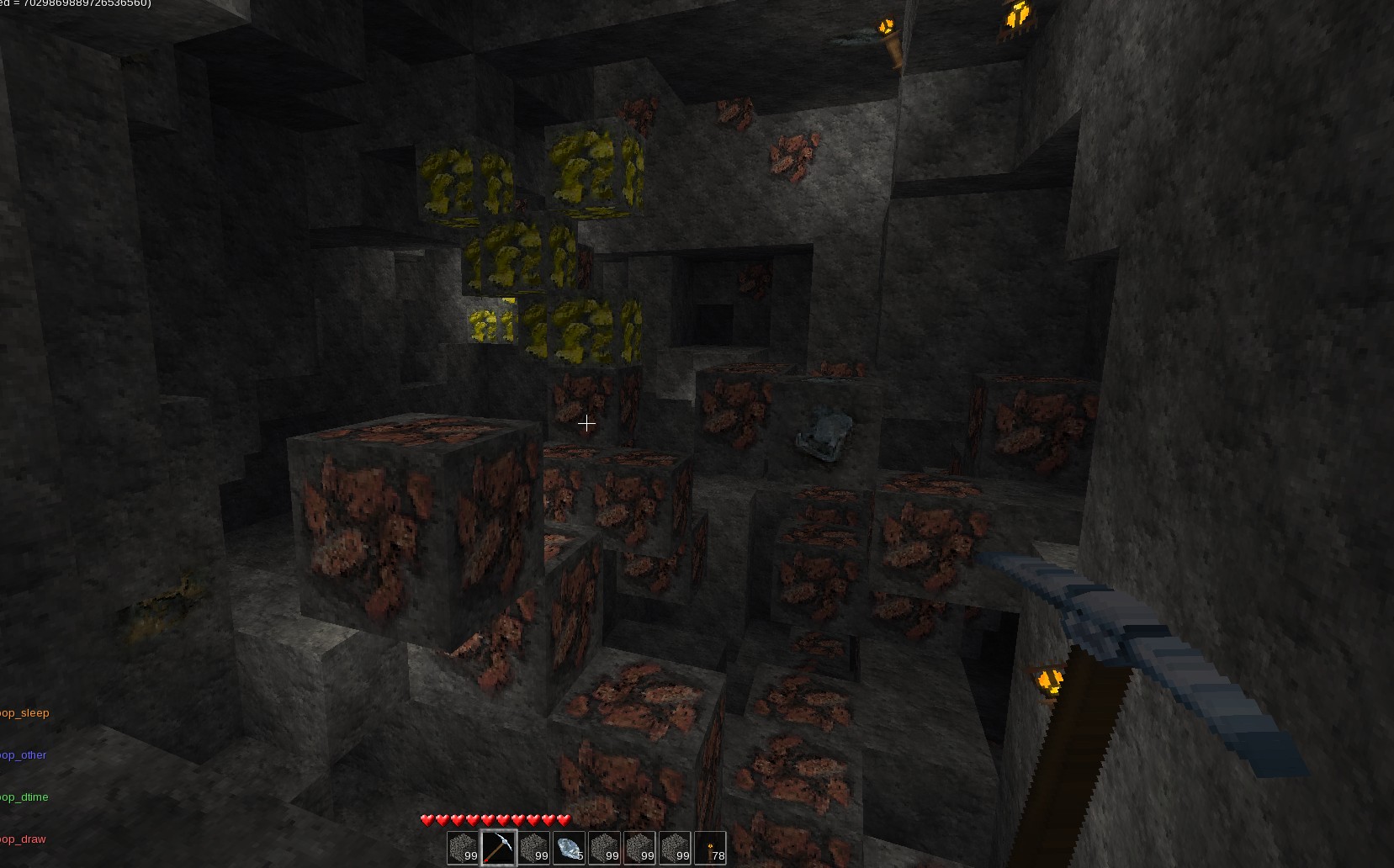
Task: Switch to the torch stack of 78
Action: (x=710, y=847)
